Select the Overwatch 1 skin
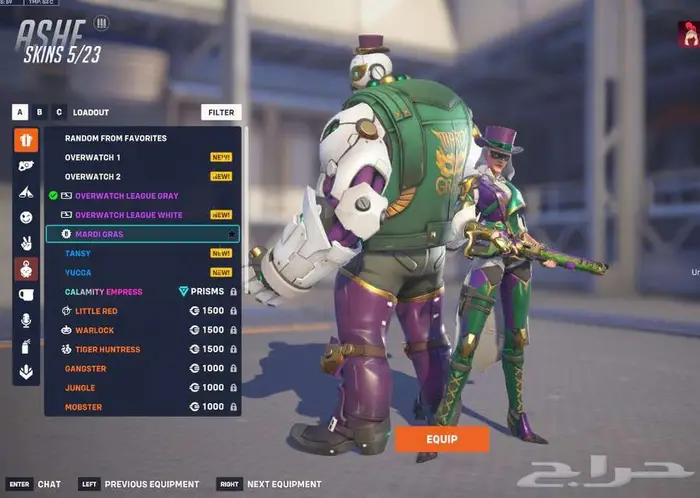Image resolution: width=700 pixels, height=498 pixels. pos(93,157)
